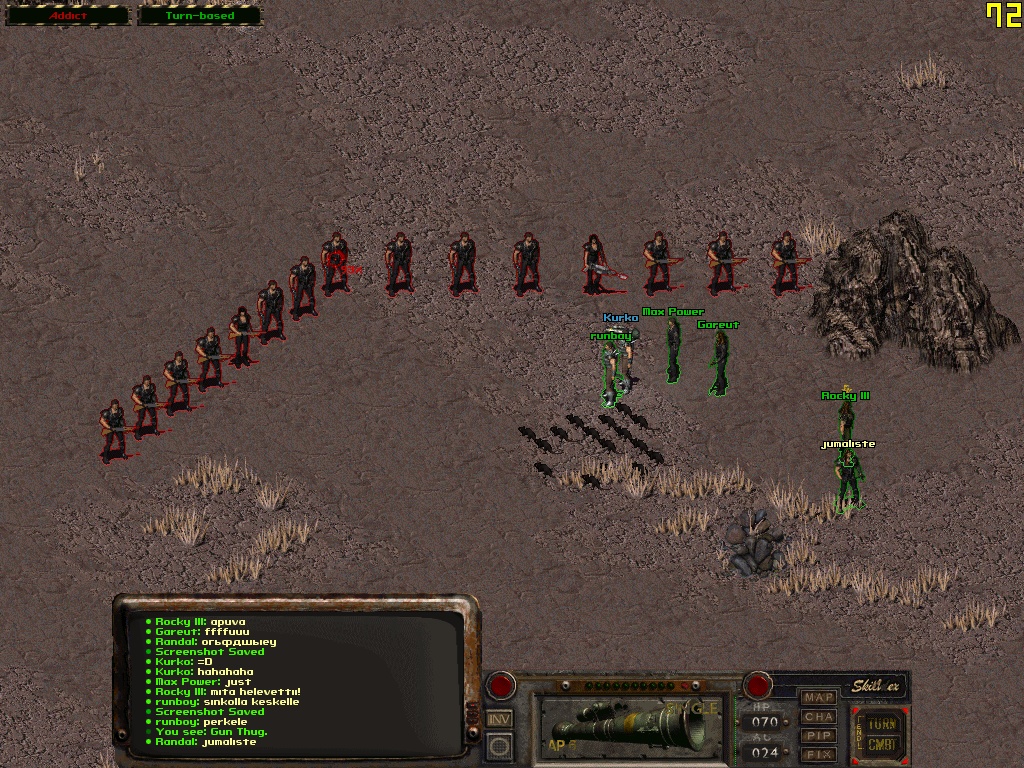Open the MAP screen
The height and width of the screenshot is (768, 1024).
point(819,697)
